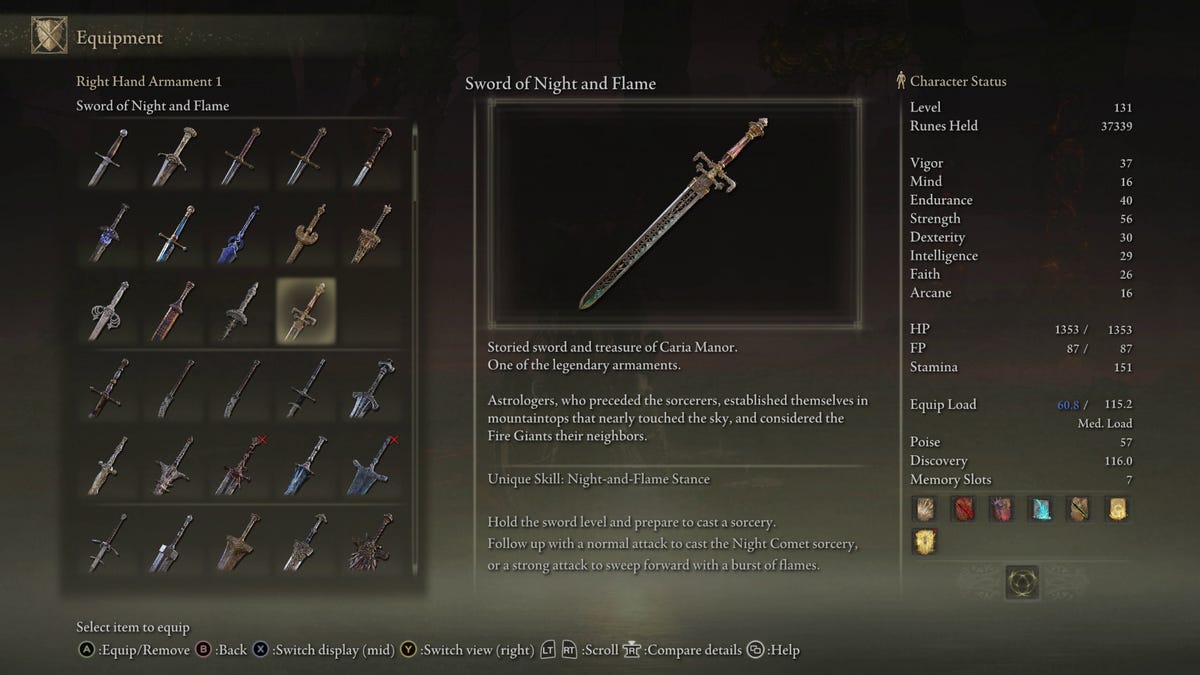1200x675 pixels.
Task: Click the cyan spell in Memory Slots
Action: 1039,509
